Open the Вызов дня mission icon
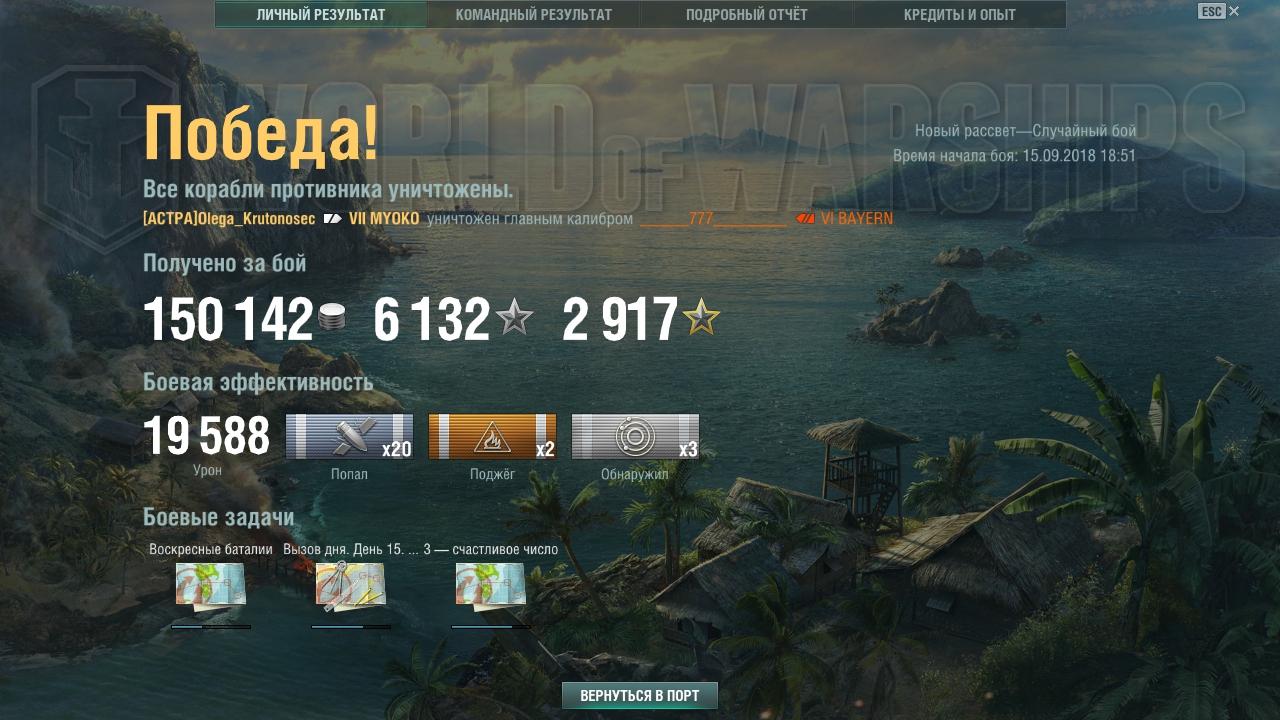The image size is (1280, 720). click(x=351, y=585)
